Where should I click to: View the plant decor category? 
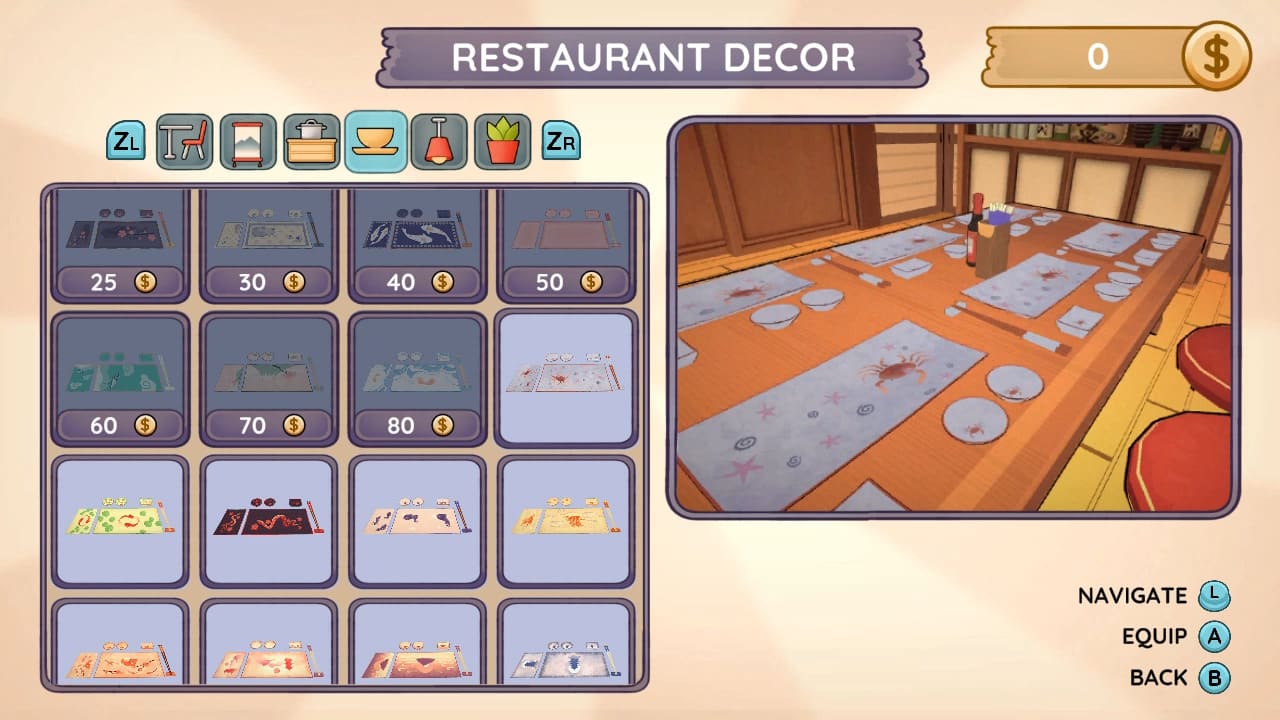[502, 141]
